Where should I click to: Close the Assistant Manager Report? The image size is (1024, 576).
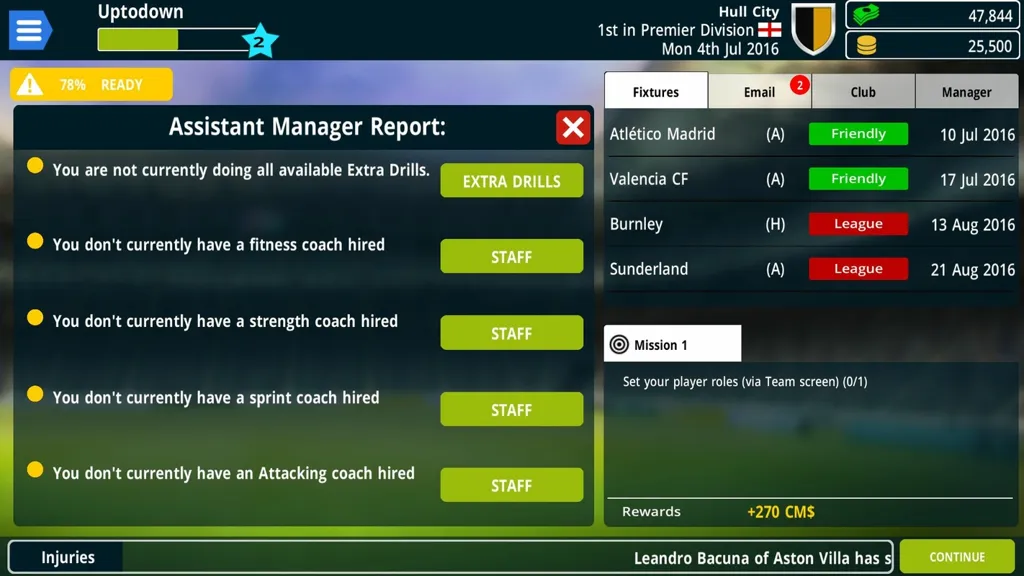click(573, 127)
